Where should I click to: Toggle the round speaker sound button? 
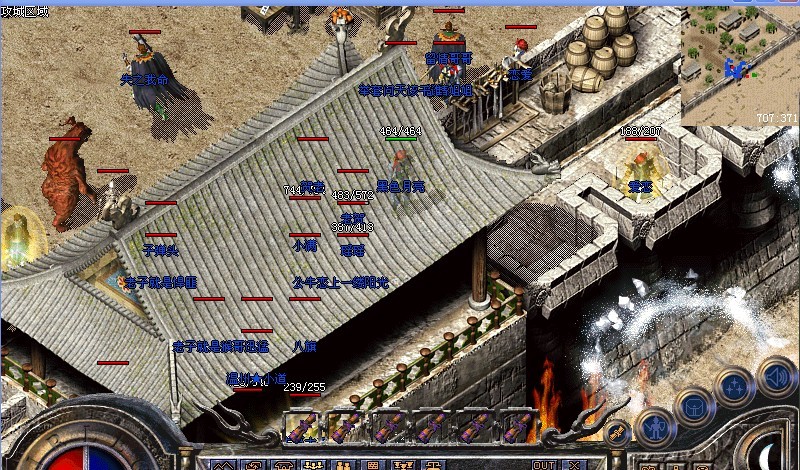click(775, 377)
